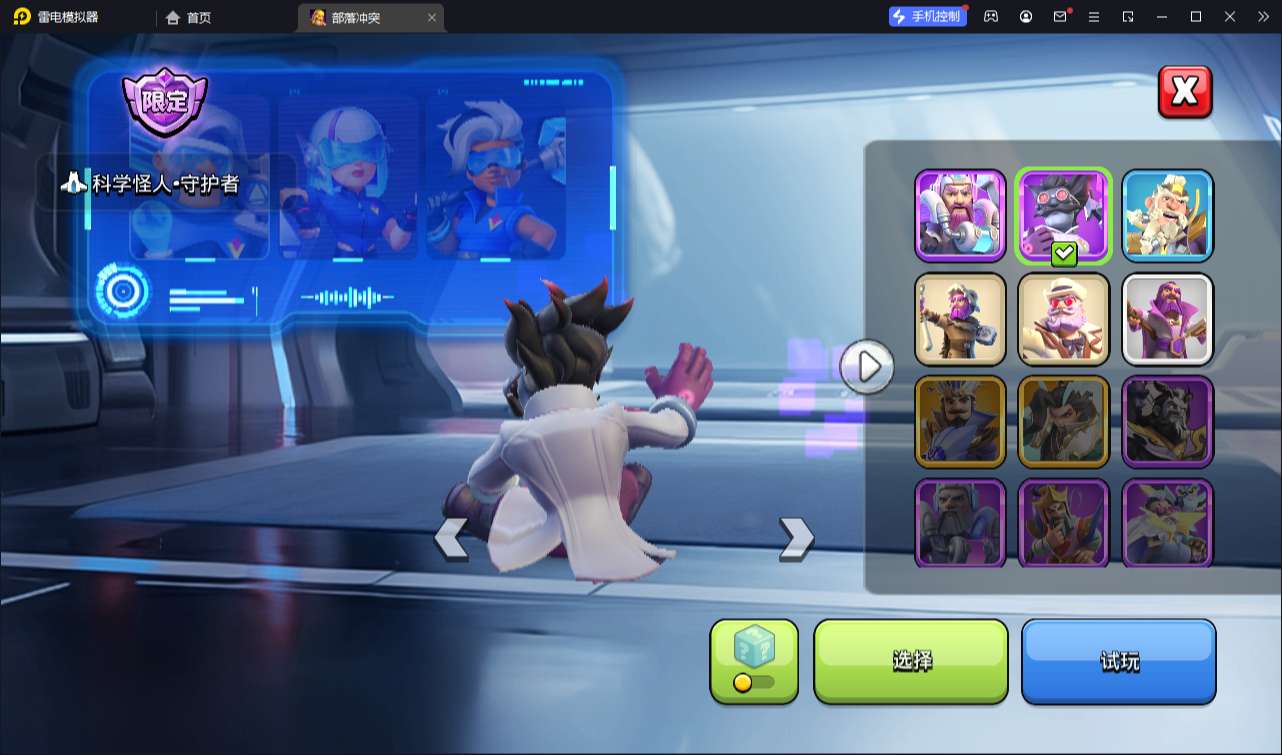
Task: Choose the armored mech skin with pink beard
Action: [960, 215]
